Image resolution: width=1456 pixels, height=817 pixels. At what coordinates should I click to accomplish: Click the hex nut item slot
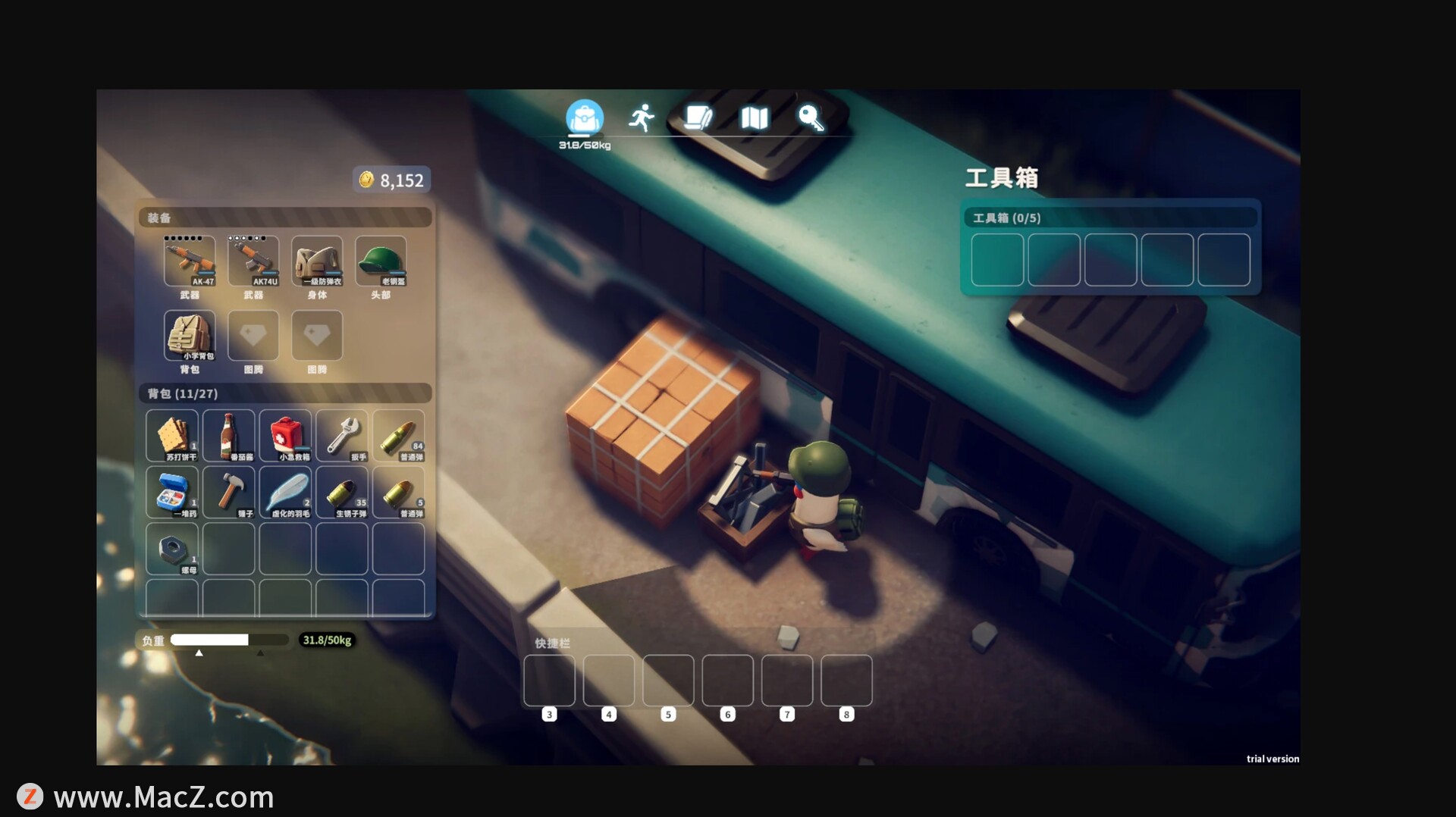coord(172,549)
